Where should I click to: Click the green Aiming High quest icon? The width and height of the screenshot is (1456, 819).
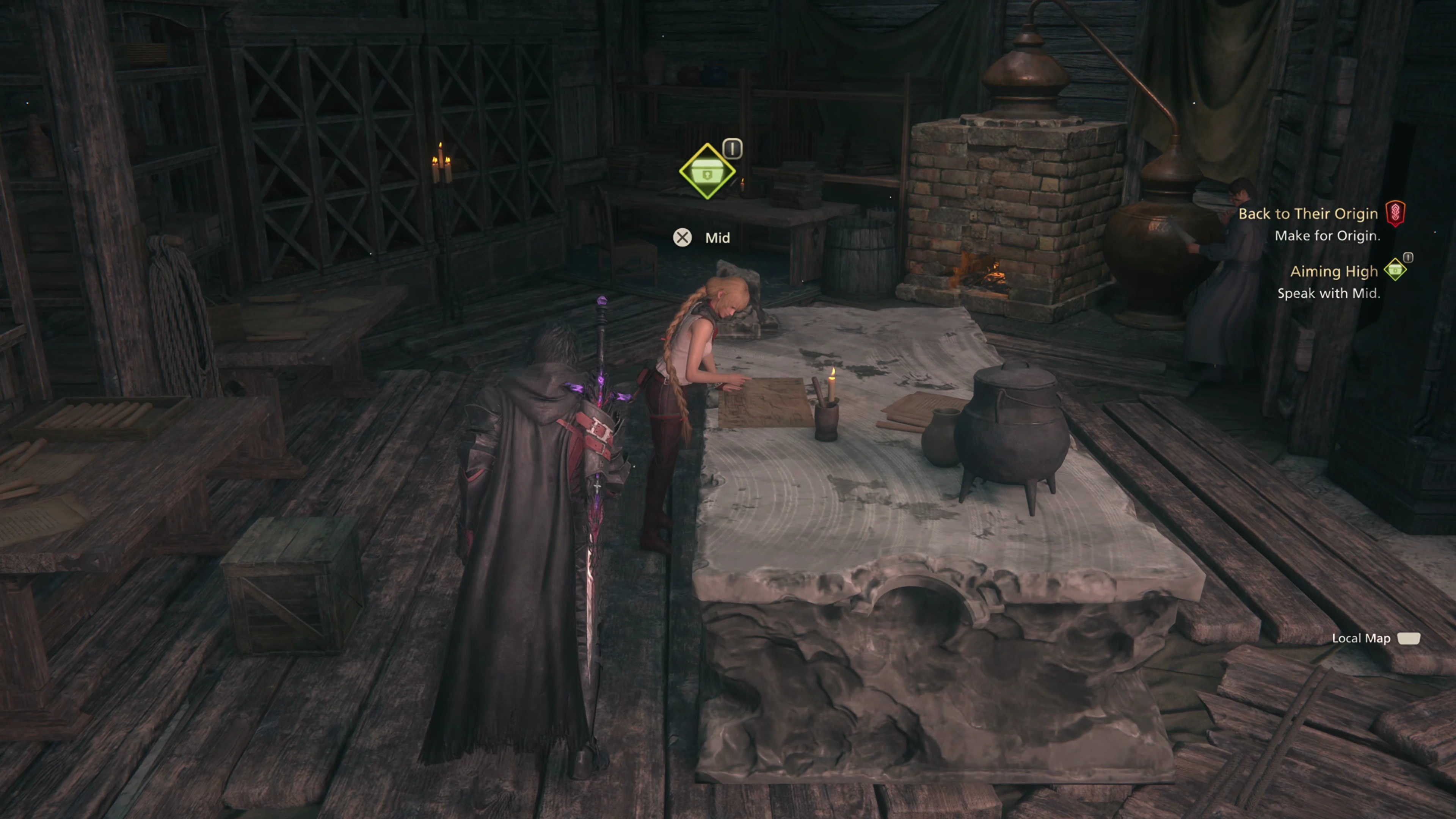pos(1395,270)
